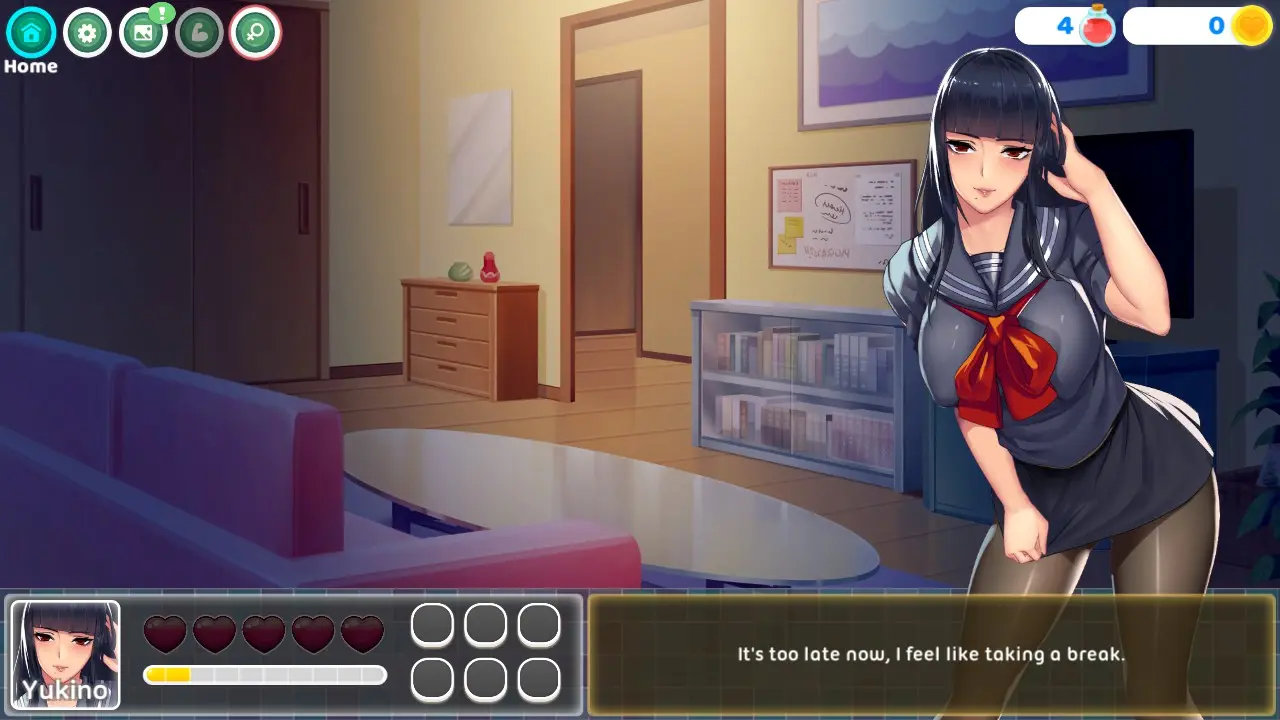
Task: Advance the dialogue text box
Action: click(931, 655)
